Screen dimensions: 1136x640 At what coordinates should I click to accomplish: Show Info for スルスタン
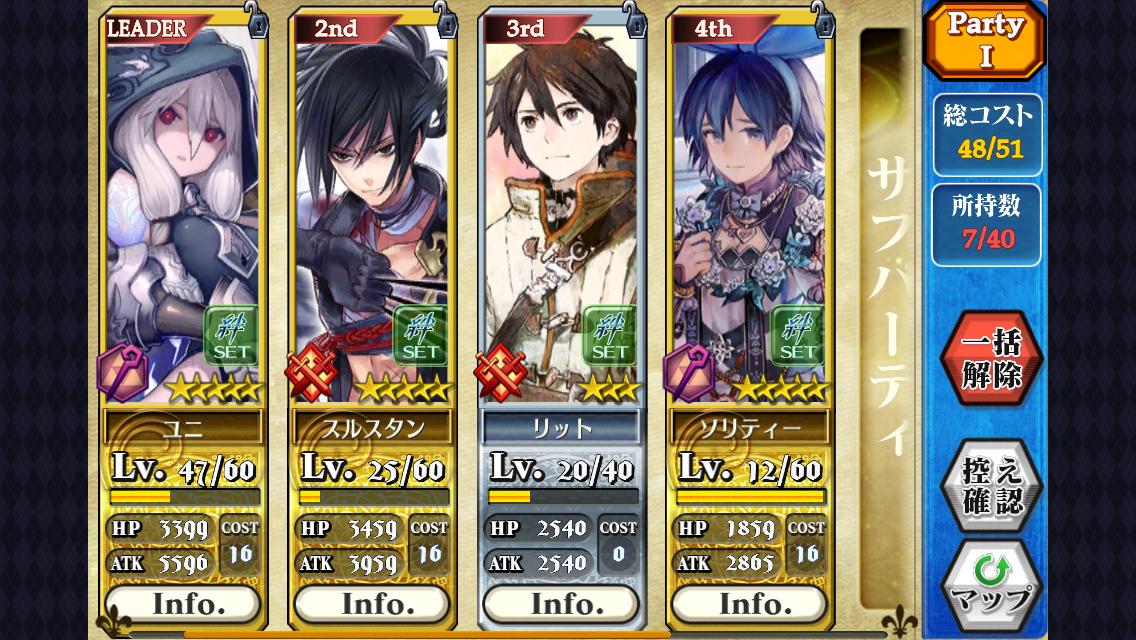tap(371, 604)
